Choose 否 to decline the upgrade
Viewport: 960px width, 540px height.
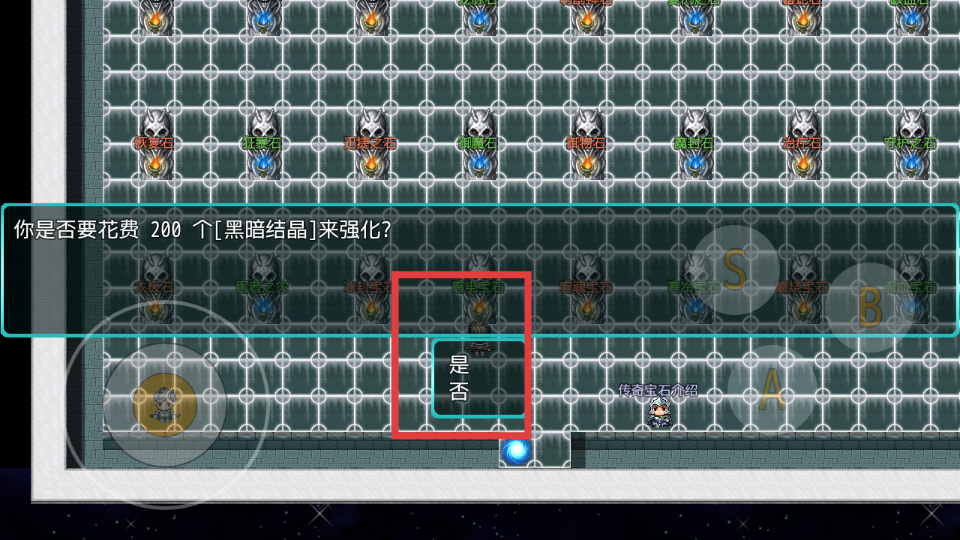pos(460,392)
